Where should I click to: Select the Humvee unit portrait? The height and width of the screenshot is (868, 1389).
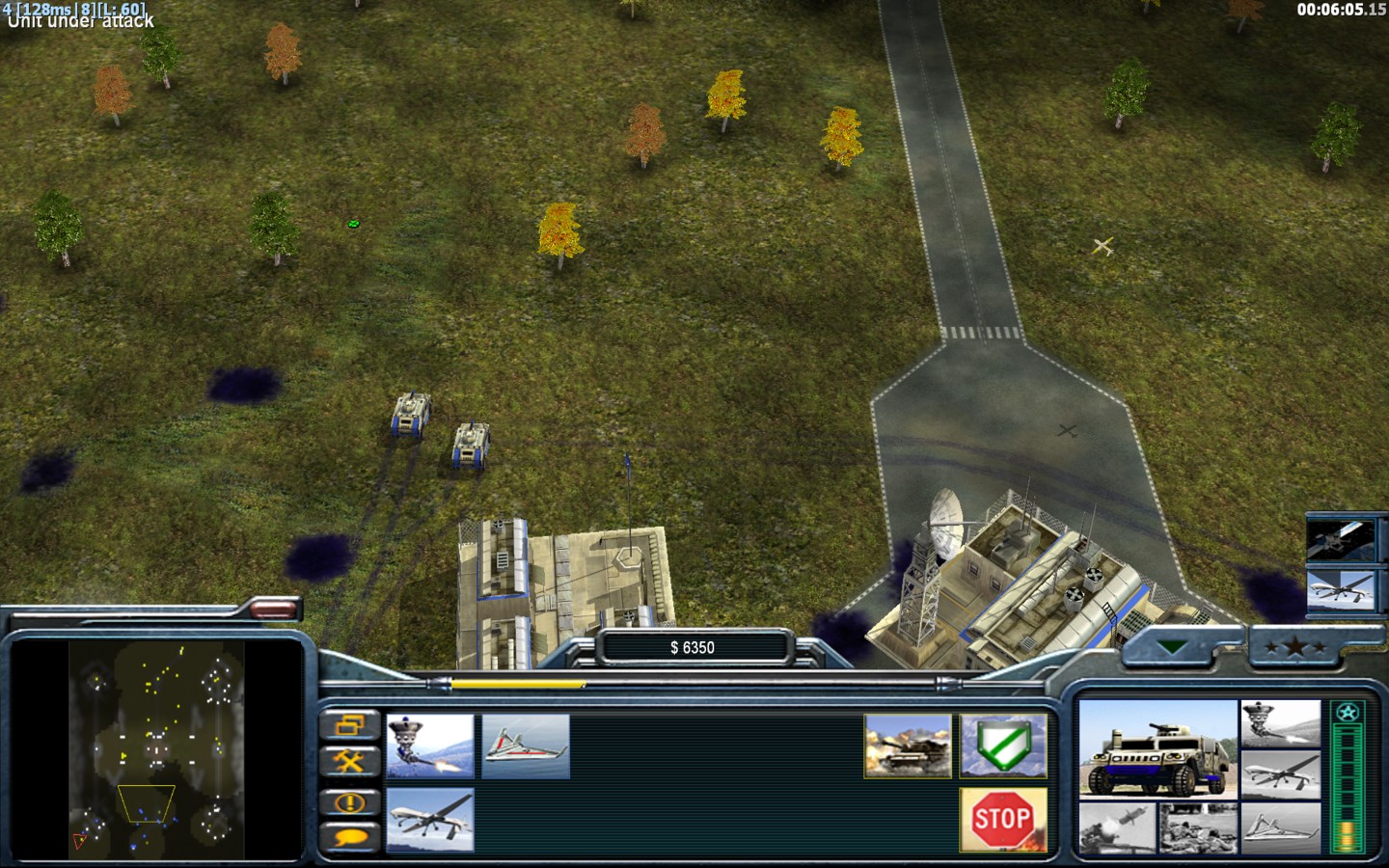(1157, 749)
